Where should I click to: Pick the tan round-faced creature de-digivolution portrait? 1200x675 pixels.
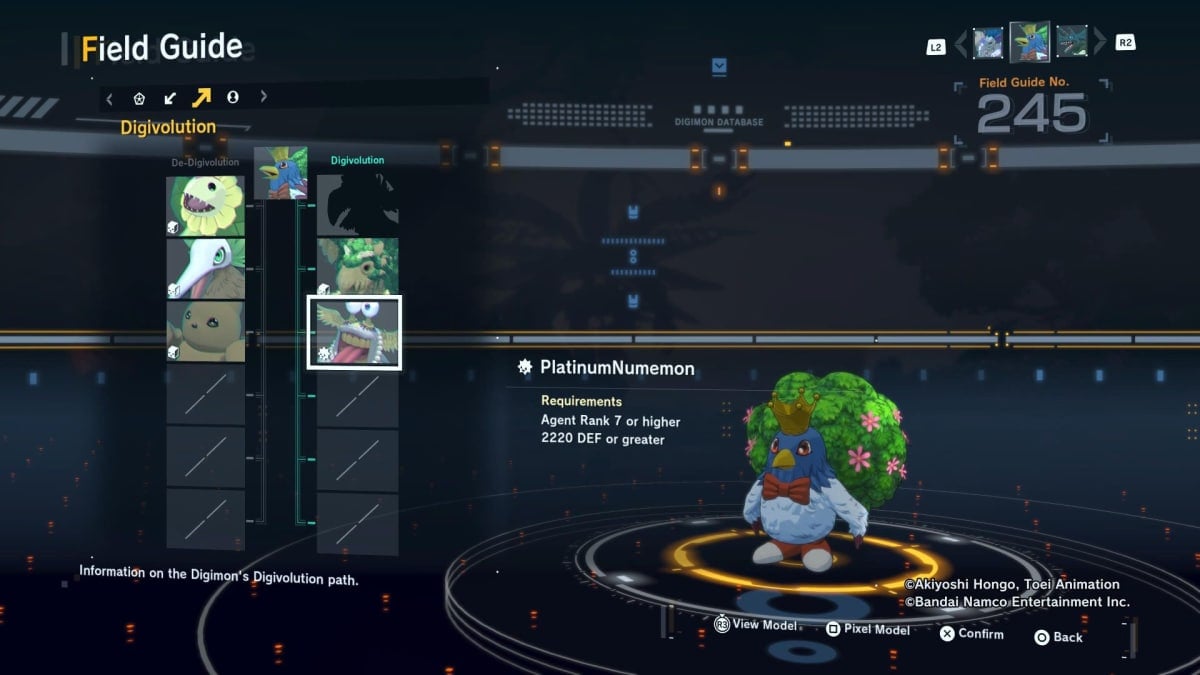205,332
